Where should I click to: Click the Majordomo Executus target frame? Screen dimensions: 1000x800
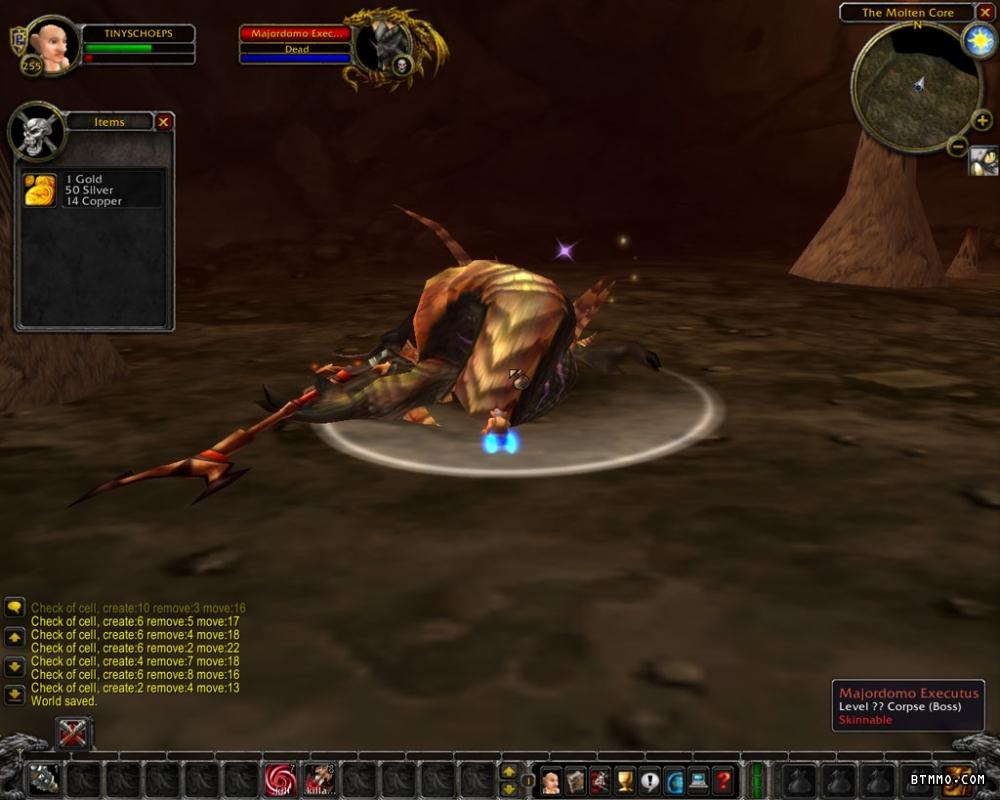[296, 47]
